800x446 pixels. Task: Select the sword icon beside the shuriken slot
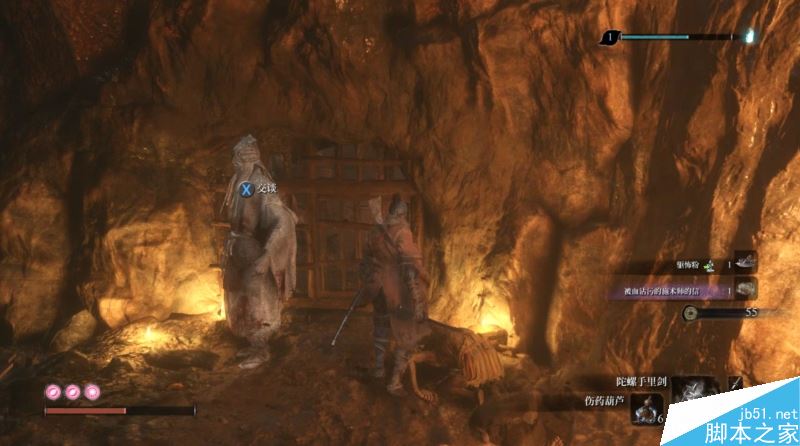pyautogui.click(x=737, y=384)
